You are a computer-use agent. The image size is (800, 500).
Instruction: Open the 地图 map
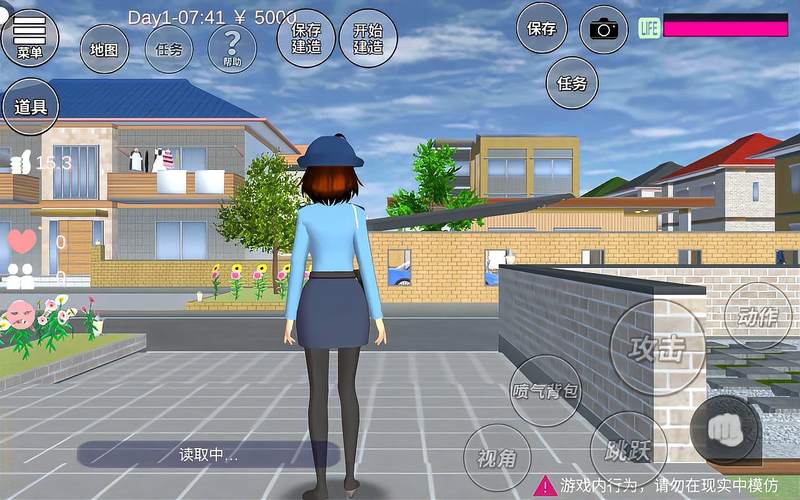(x=103, y=48)
